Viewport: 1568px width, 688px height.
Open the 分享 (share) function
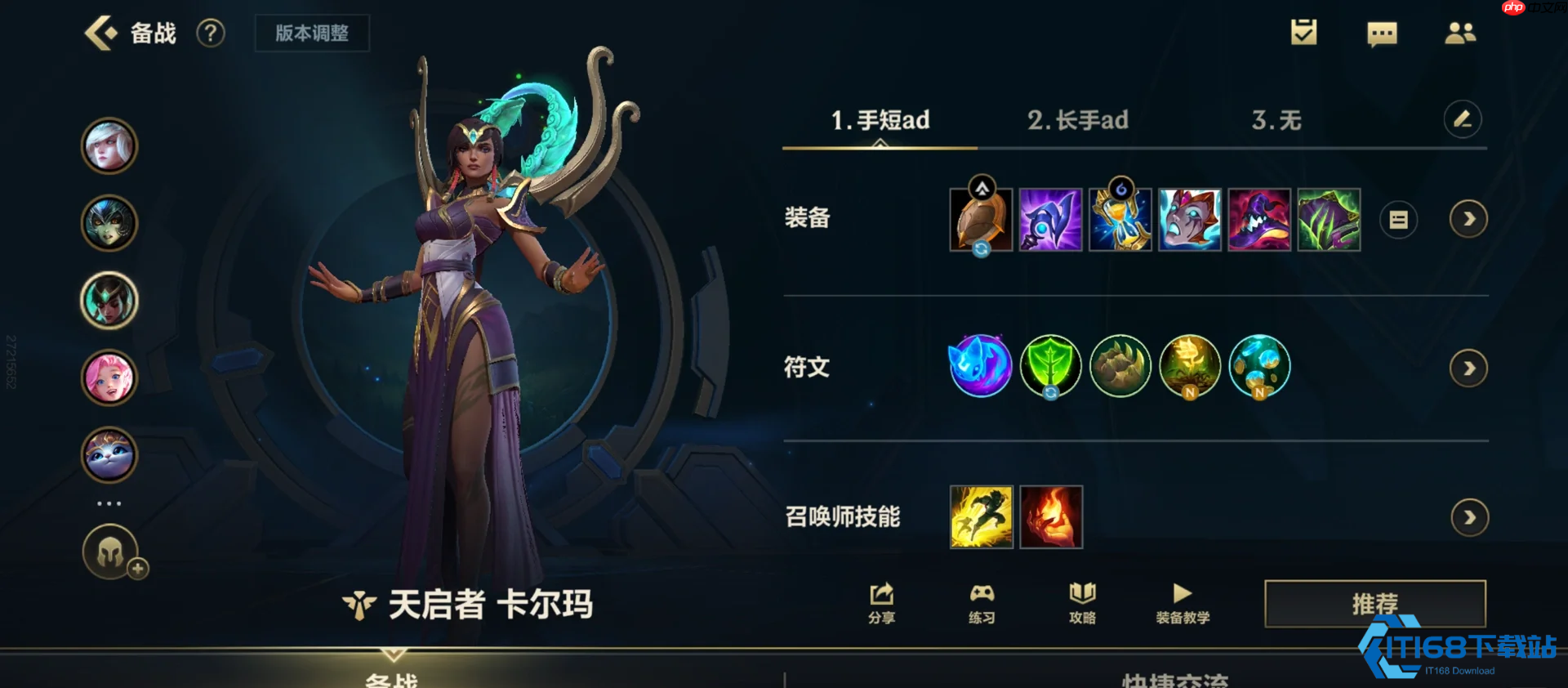(880, 603)
